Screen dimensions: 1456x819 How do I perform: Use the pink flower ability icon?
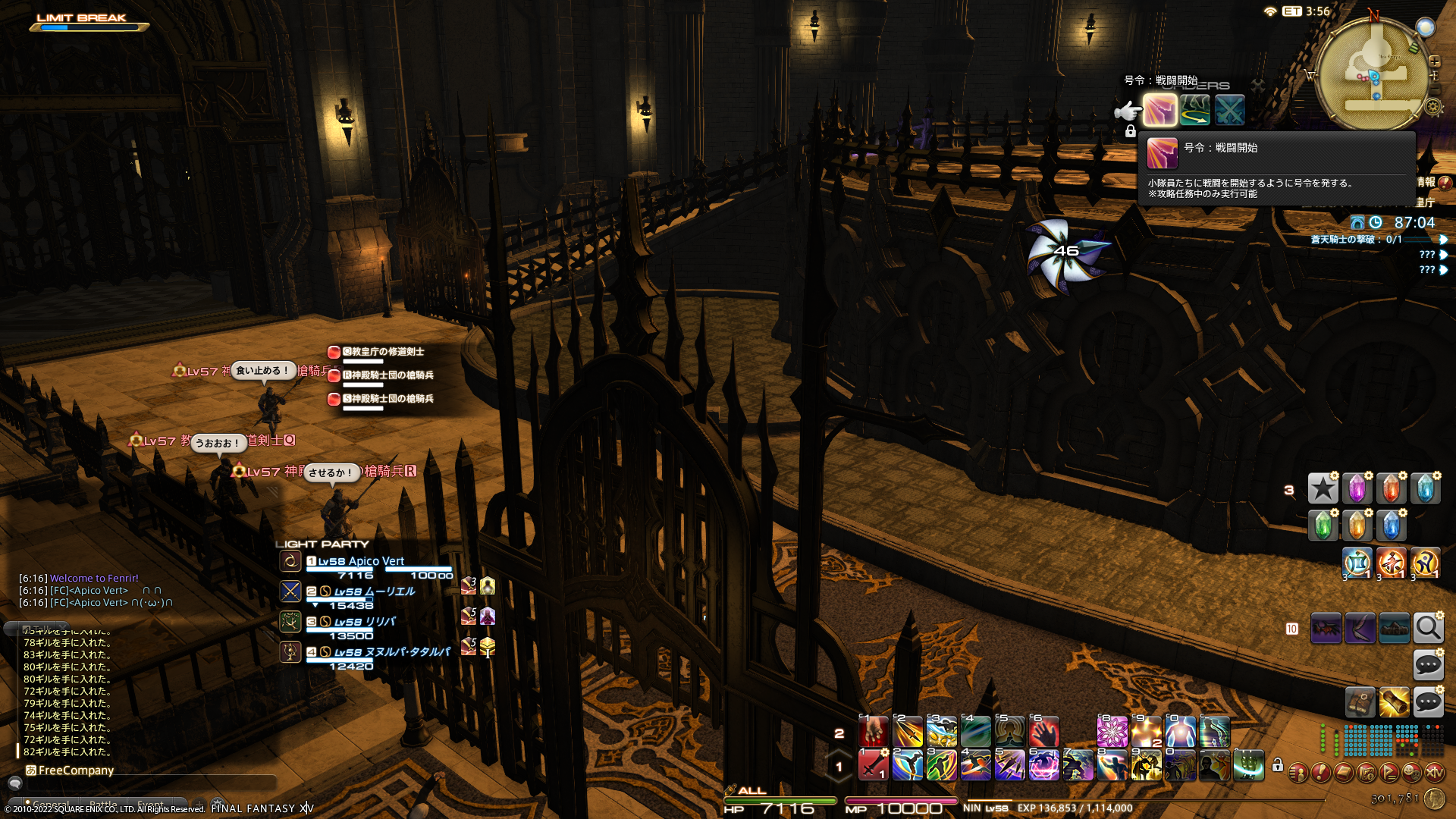[x=1112, y=732]
